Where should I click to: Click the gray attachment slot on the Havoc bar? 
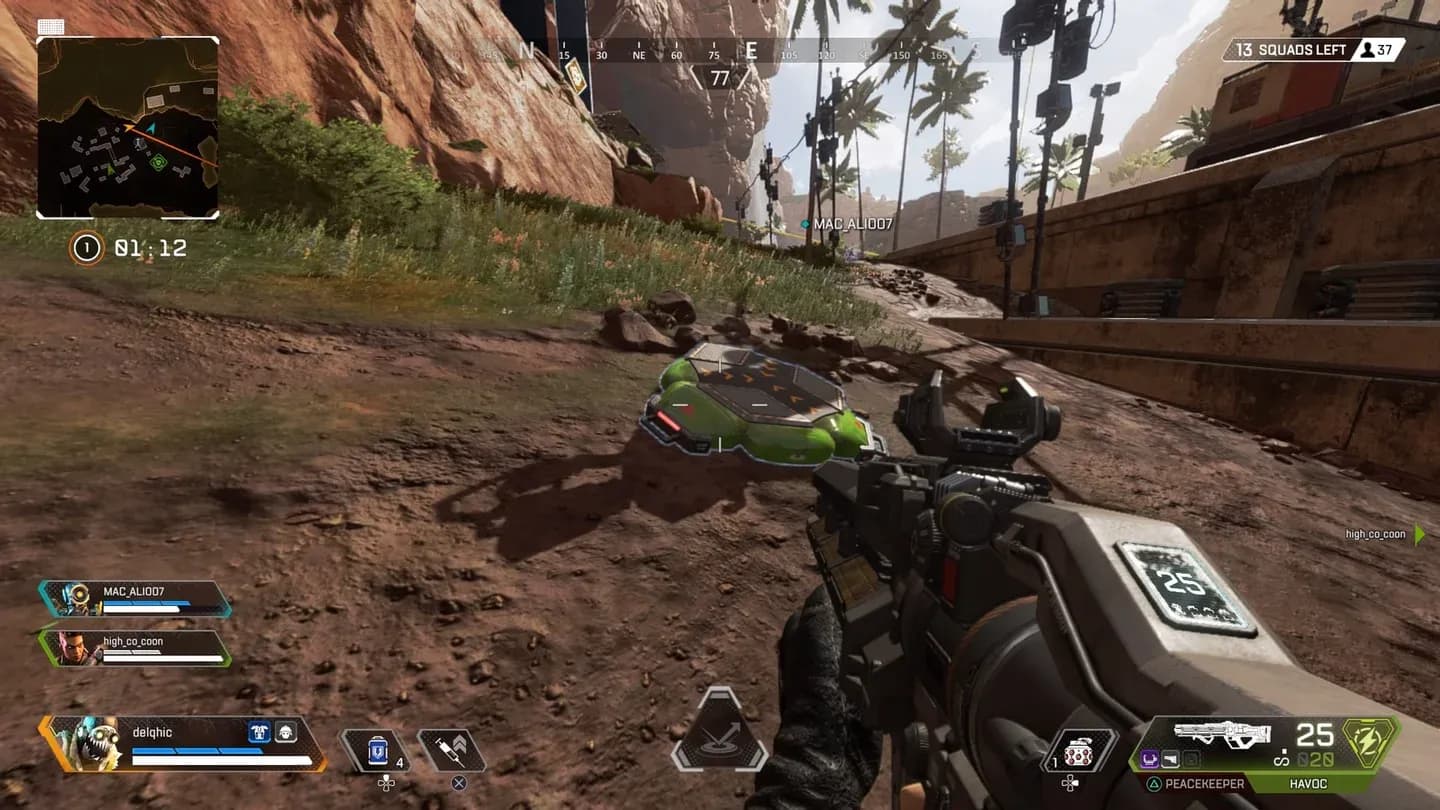[1191, 758]
